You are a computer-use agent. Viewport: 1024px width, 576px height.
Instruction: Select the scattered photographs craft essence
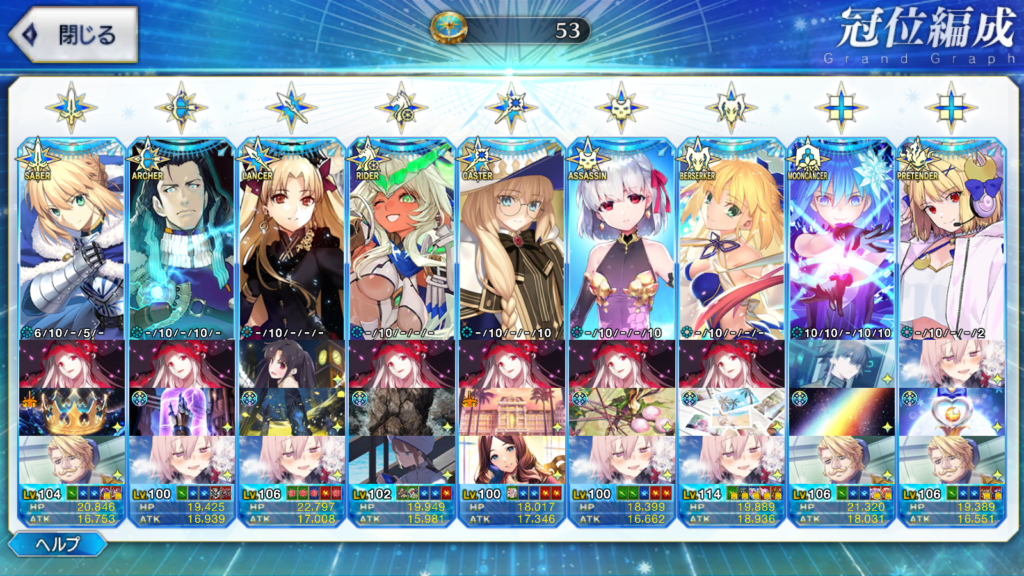tap(731, 411)
